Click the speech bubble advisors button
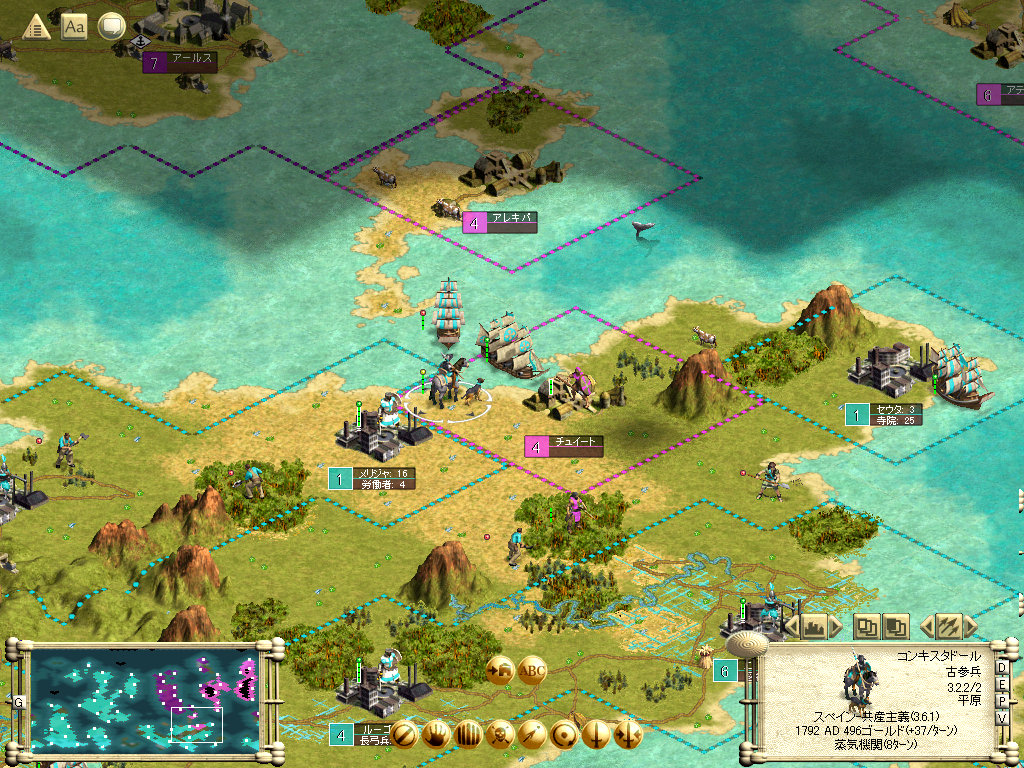 tap(111, 27)
